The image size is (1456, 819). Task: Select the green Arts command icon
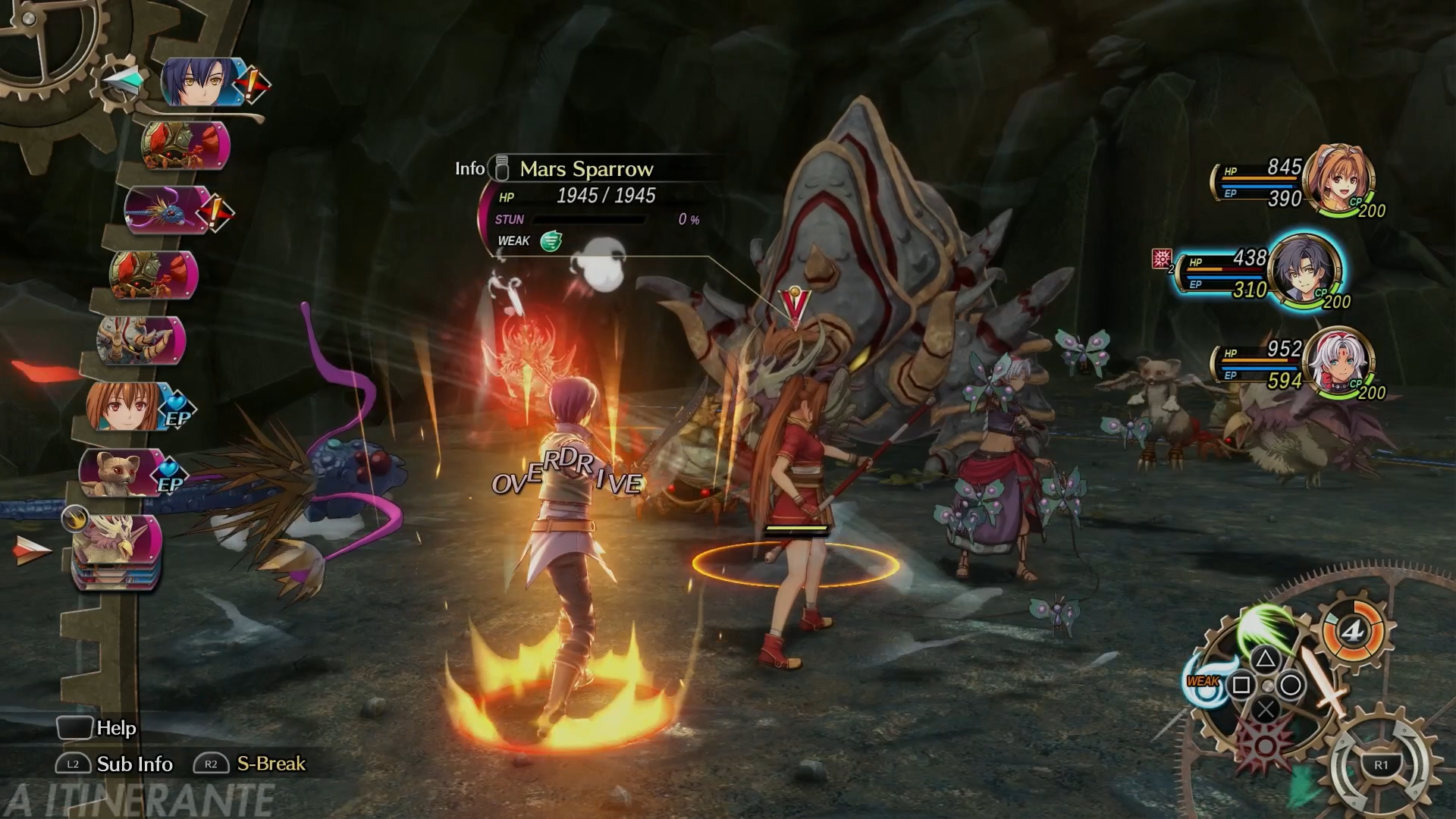click(x=1264, y=626)
